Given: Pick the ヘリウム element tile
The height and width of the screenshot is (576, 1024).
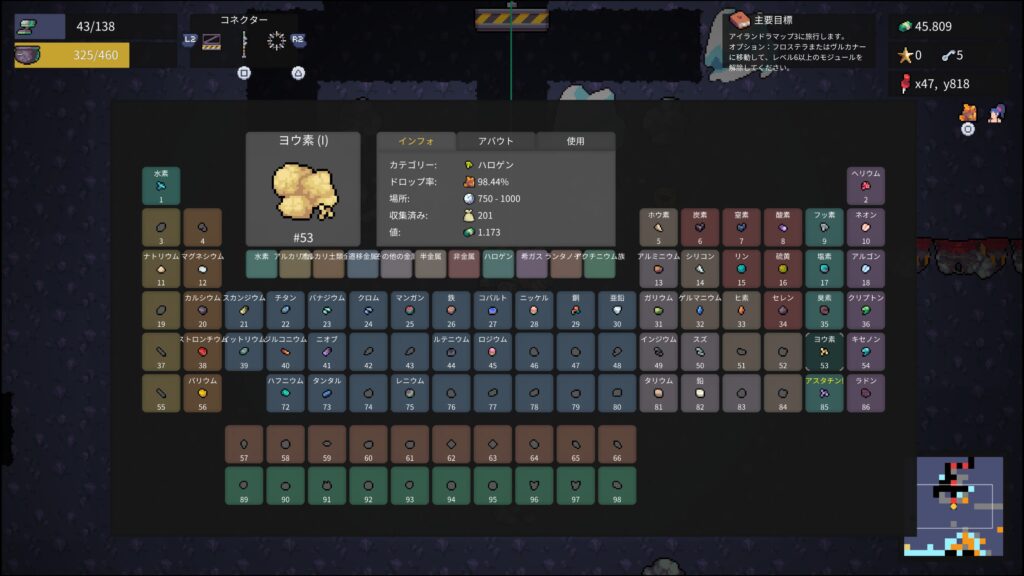Looking at the screenshot, I should click(x=866, y=186).
